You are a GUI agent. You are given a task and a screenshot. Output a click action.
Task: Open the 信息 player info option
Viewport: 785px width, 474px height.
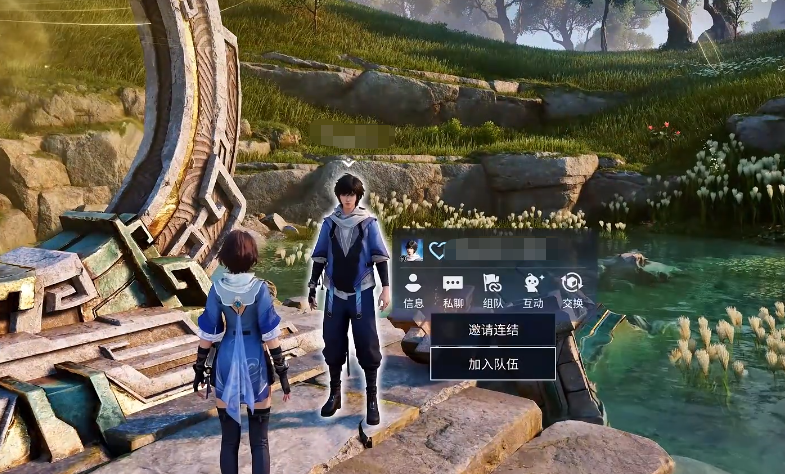(x=413, y=290)
